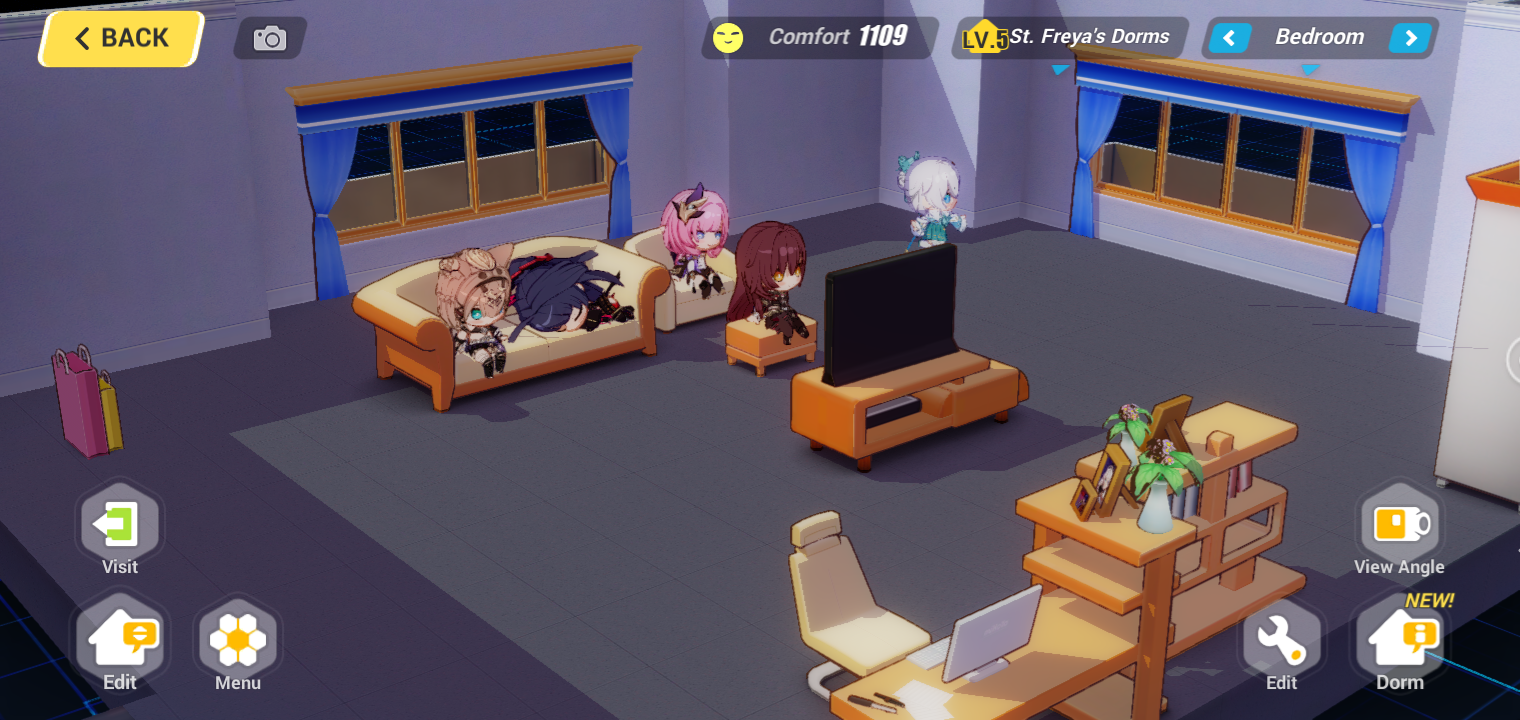Viewport: 1520px width, 720px height.
Task: Open the camera screenshot mode
Action: [x=268, y=38]
